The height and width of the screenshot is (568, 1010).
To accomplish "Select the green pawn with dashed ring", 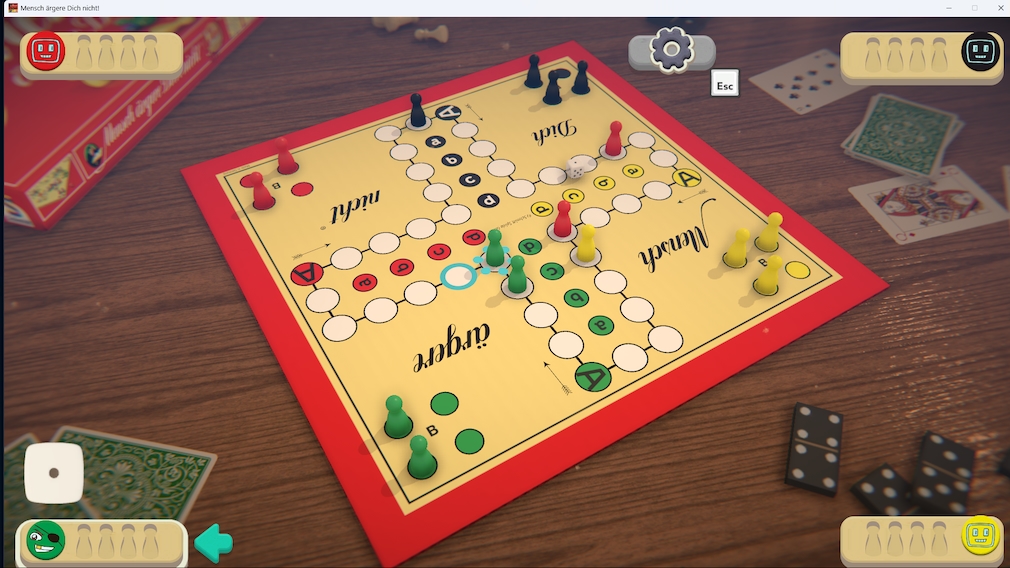I will pyautogui.click(x=494, y=249).
